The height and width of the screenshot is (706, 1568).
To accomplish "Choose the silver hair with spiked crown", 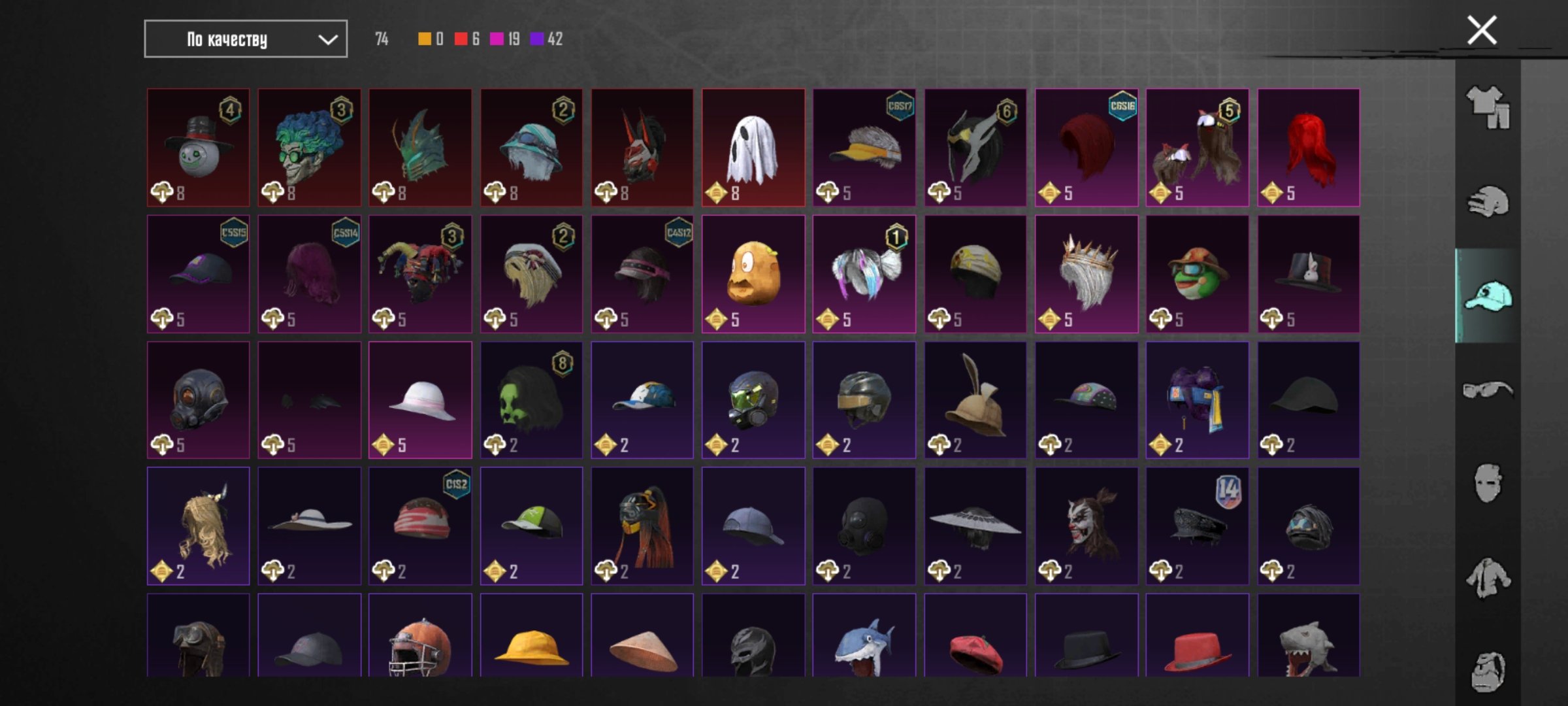I will coord(1086,274).
